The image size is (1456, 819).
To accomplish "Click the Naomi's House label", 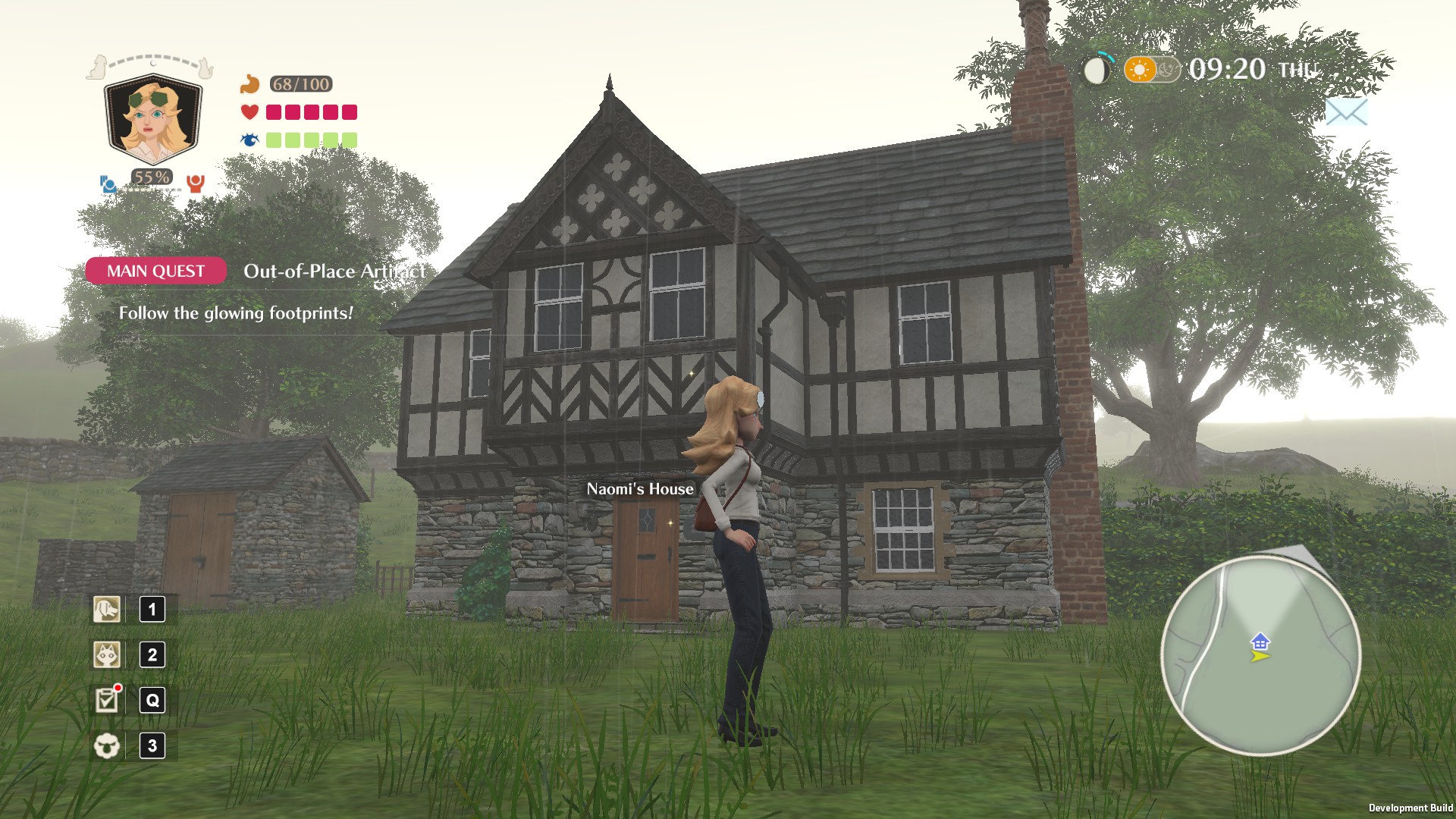I will pyautogui.click(x=639, y=489).
